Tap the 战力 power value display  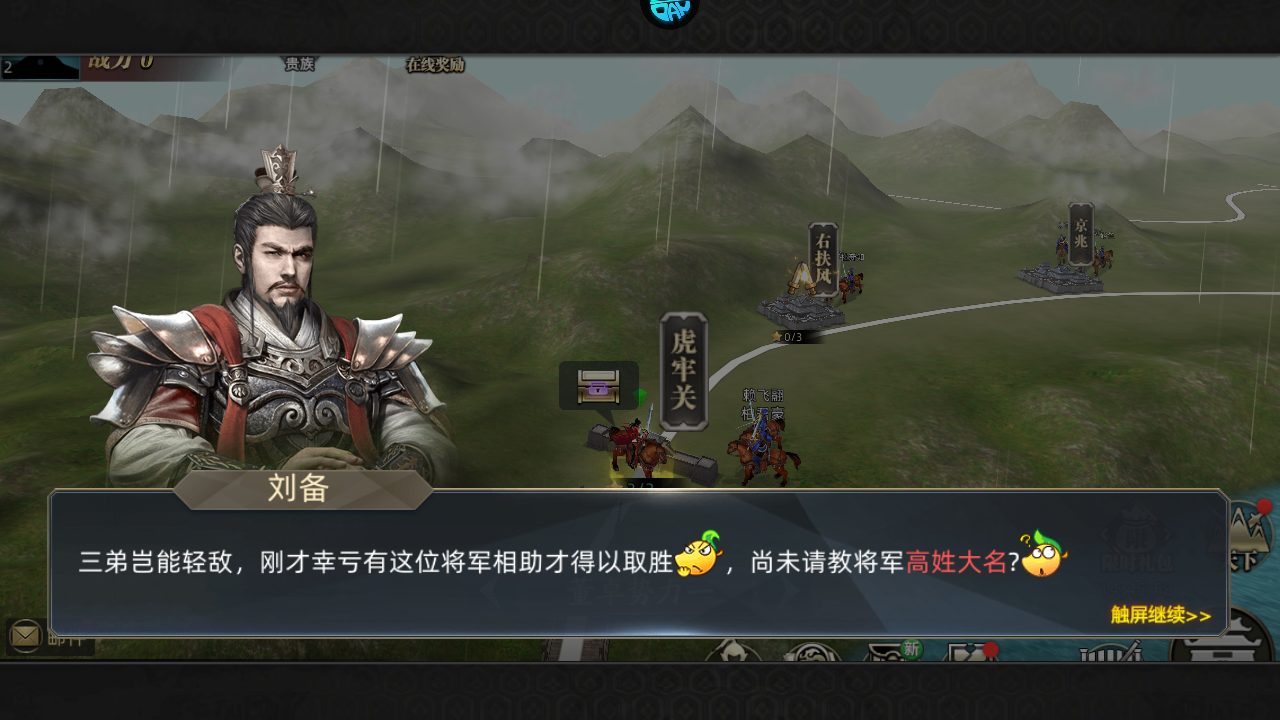pyautogui.click(x=120, y=62)
